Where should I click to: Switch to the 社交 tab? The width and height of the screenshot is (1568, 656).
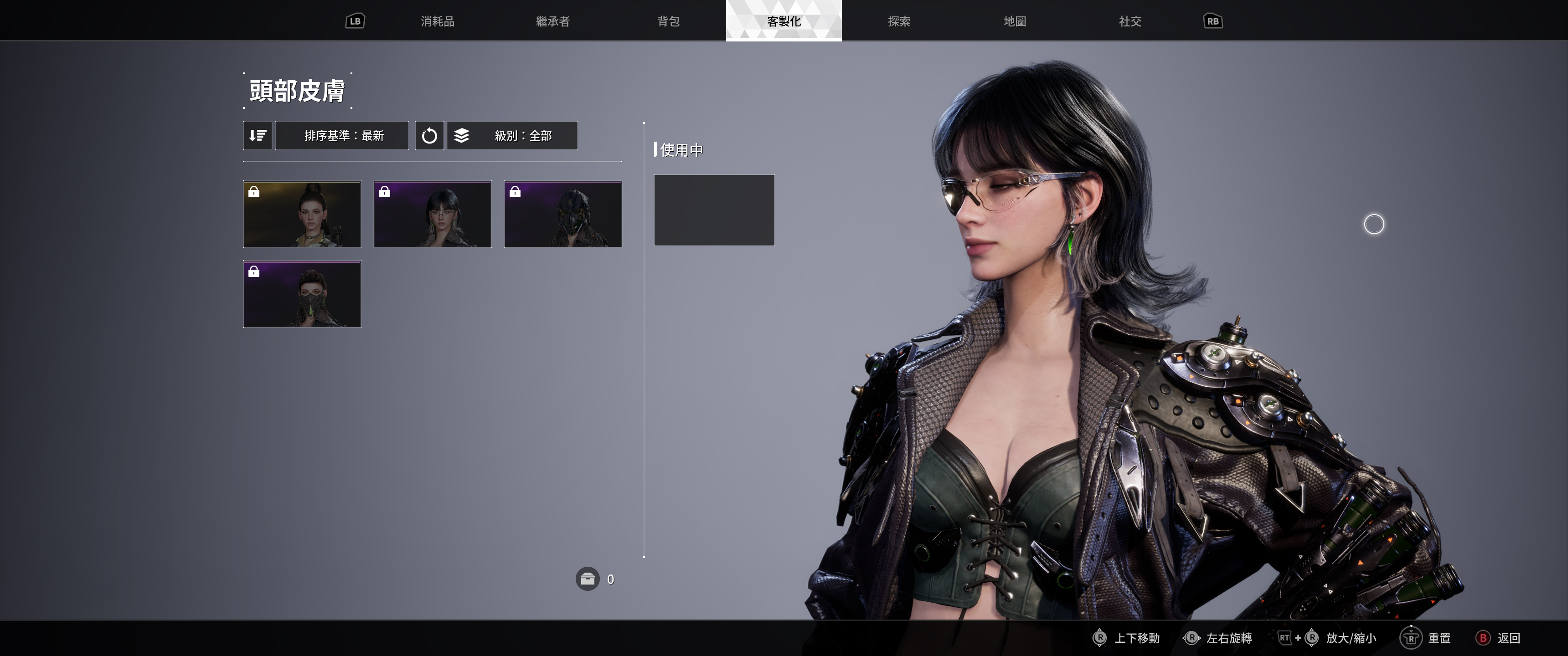[x=1130, y=21]
